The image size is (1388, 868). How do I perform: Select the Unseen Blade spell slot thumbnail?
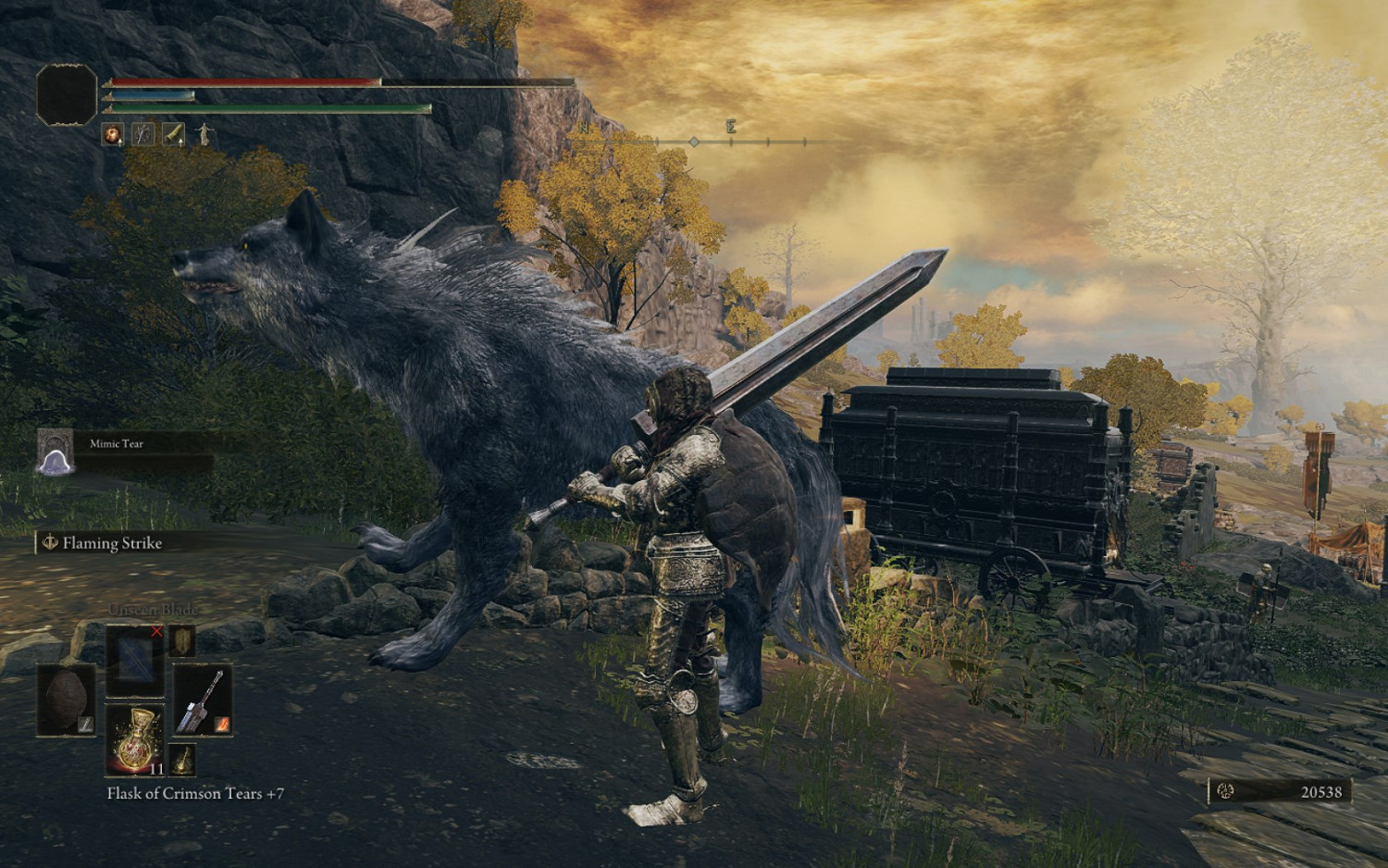click(135, 662)
